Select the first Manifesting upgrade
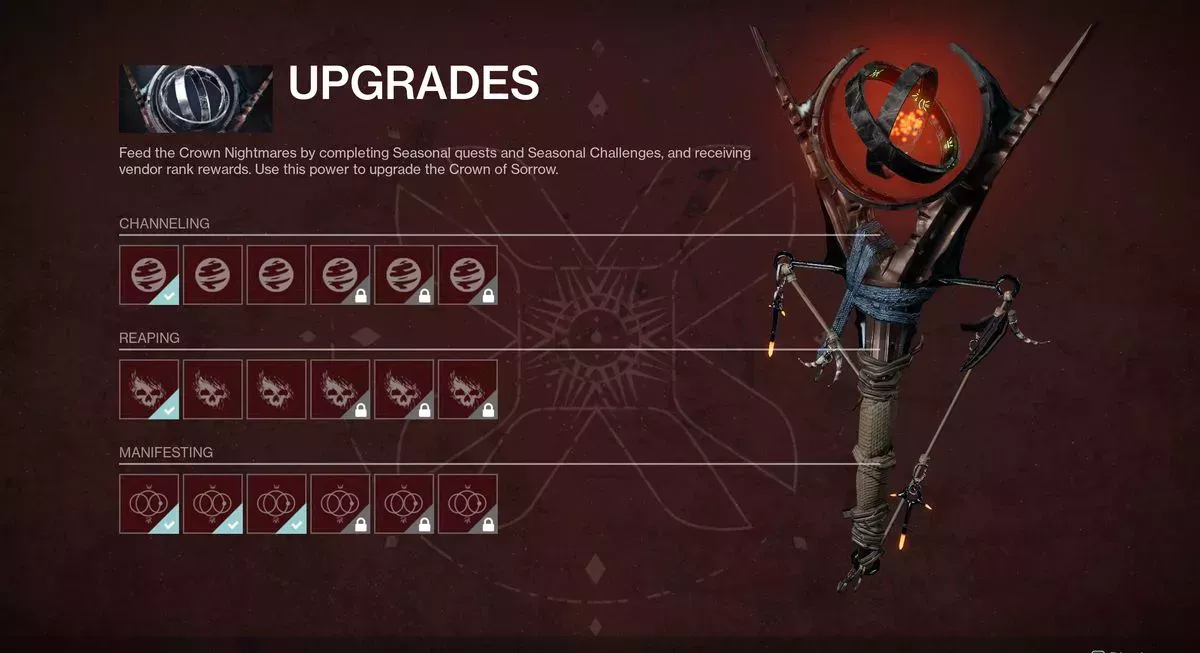 pos(149,504)
